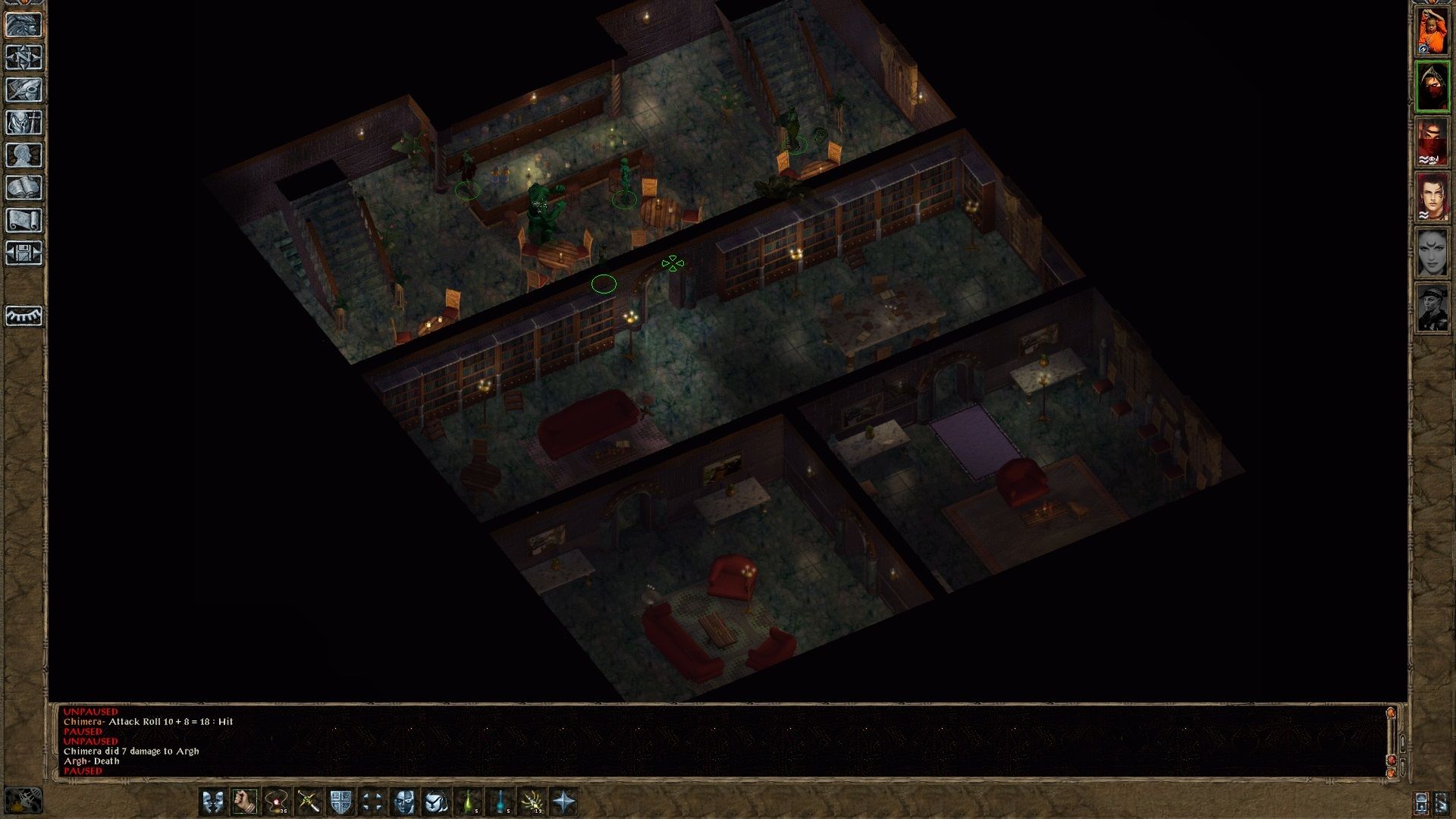This screenshot has width=1456, height=819.
Task: Open the inventory screen button
Action: 24,123
